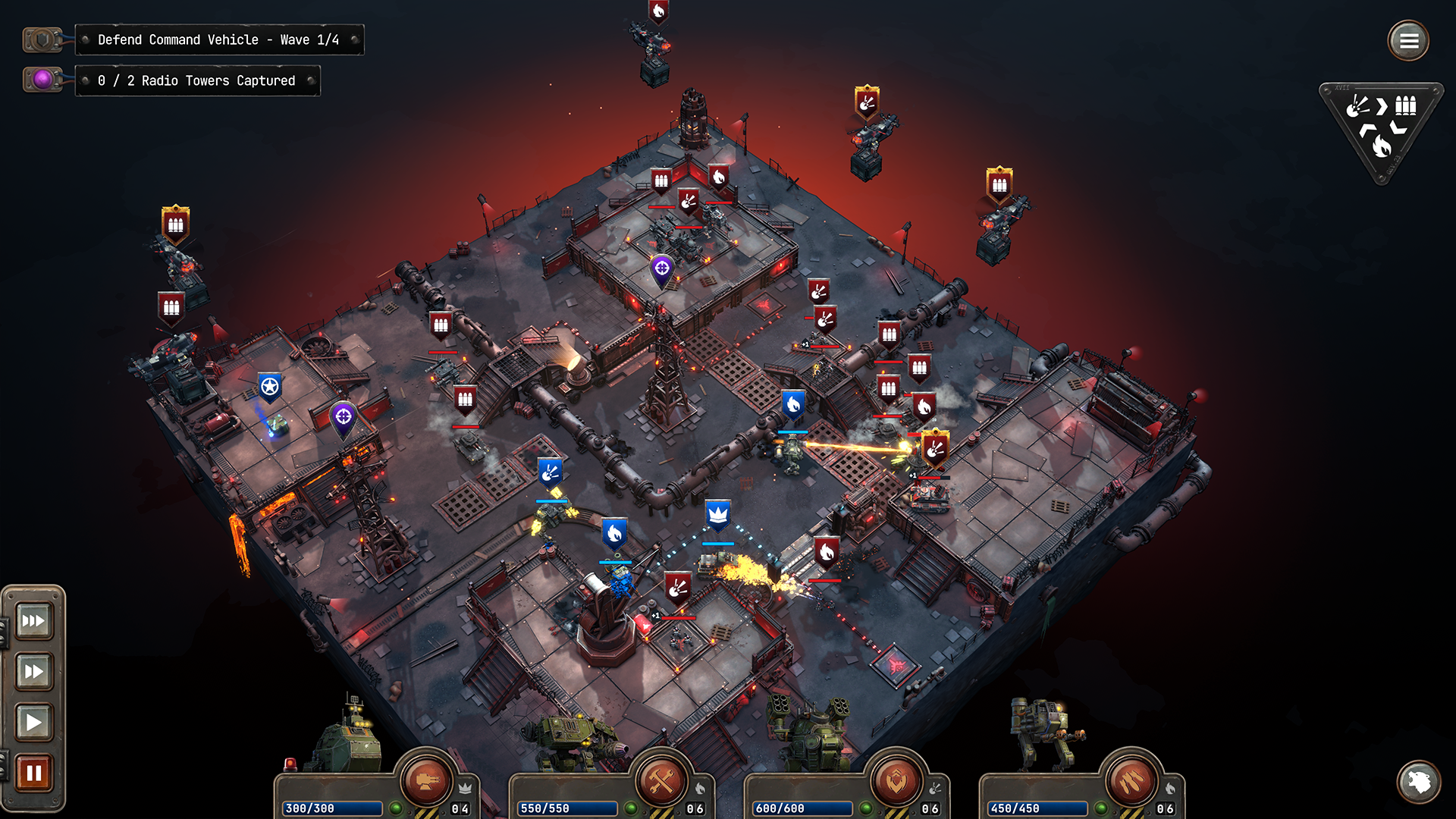1456x819 pixels.
Task: Click the round beast-head button
Action: (1419, 781)
